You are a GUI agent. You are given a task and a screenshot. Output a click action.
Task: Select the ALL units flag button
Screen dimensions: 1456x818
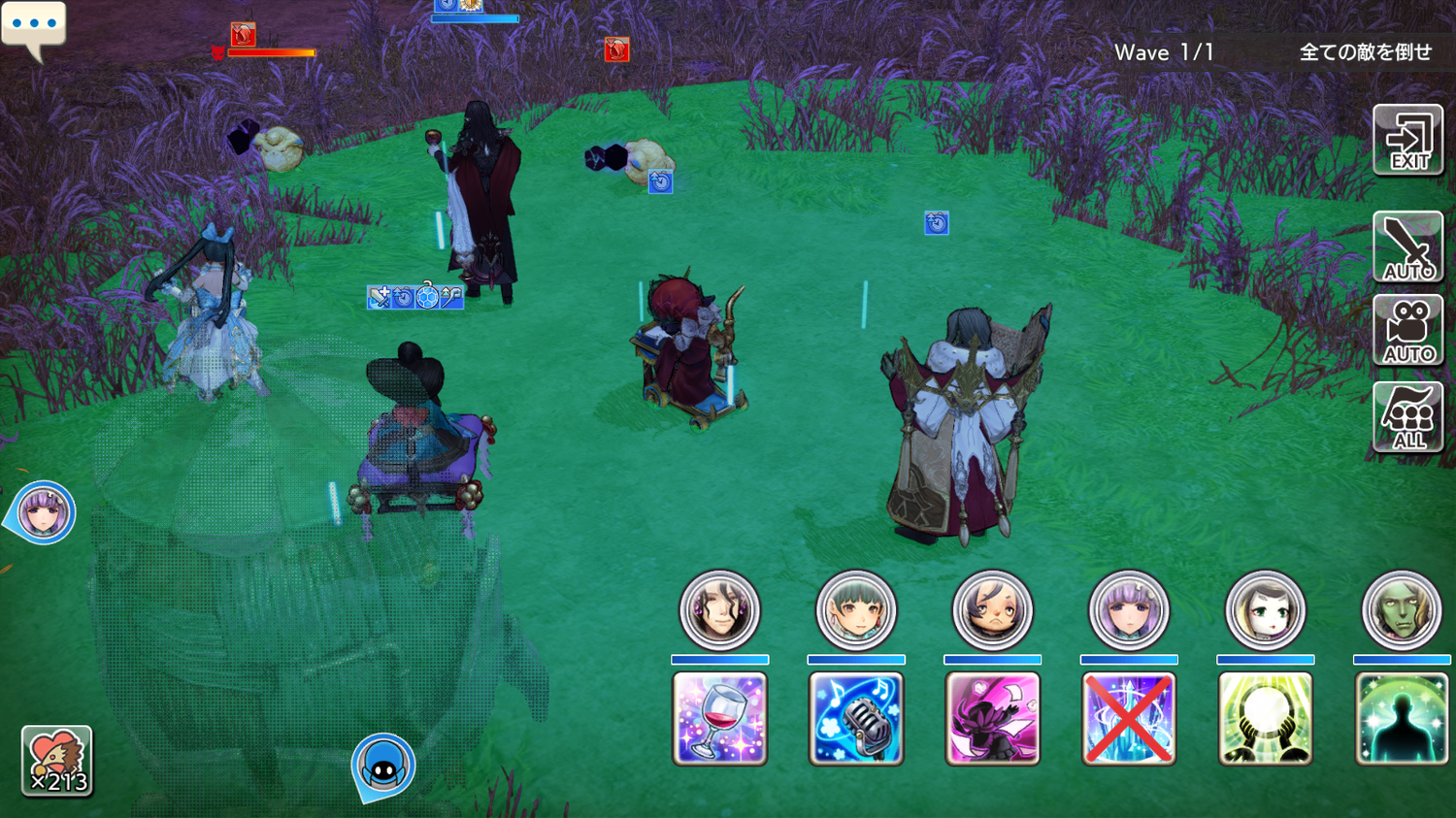coord(1407,416)
